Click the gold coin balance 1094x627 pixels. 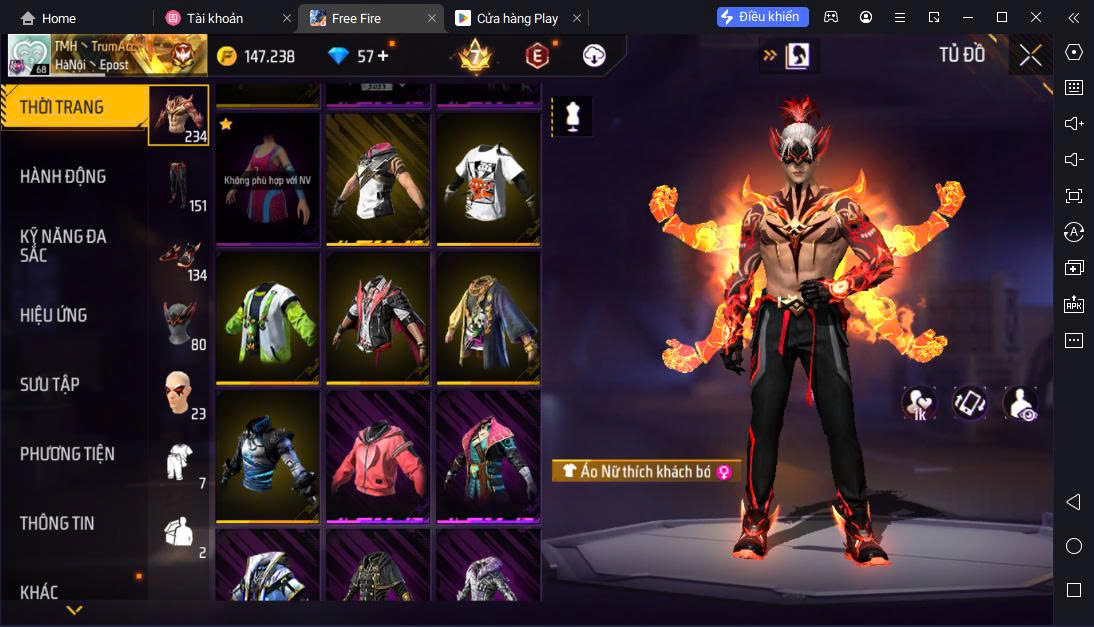tap(256, 56)
